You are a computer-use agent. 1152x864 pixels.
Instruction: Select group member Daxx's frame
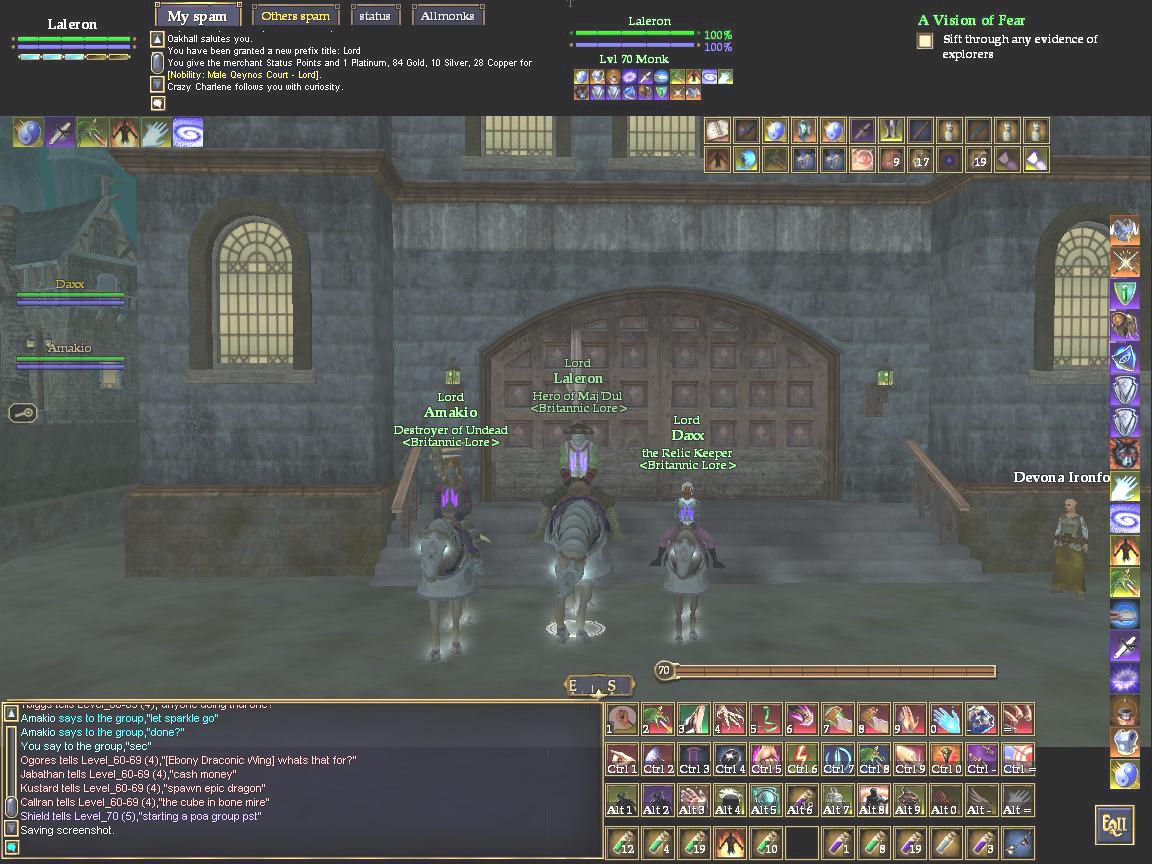click(x=70, y=291)
